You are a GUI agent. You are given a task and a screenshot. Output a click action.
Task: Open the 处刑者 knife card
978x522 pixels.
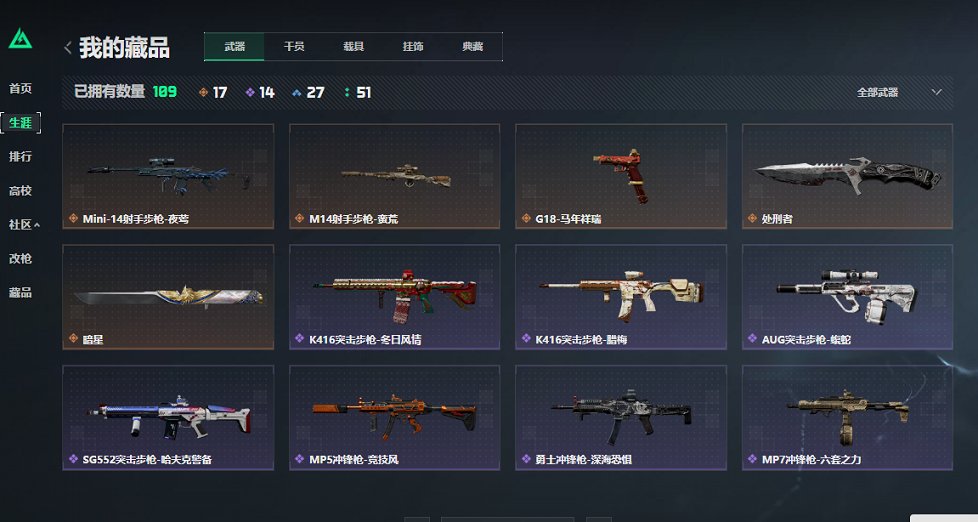tap(847, 176)
